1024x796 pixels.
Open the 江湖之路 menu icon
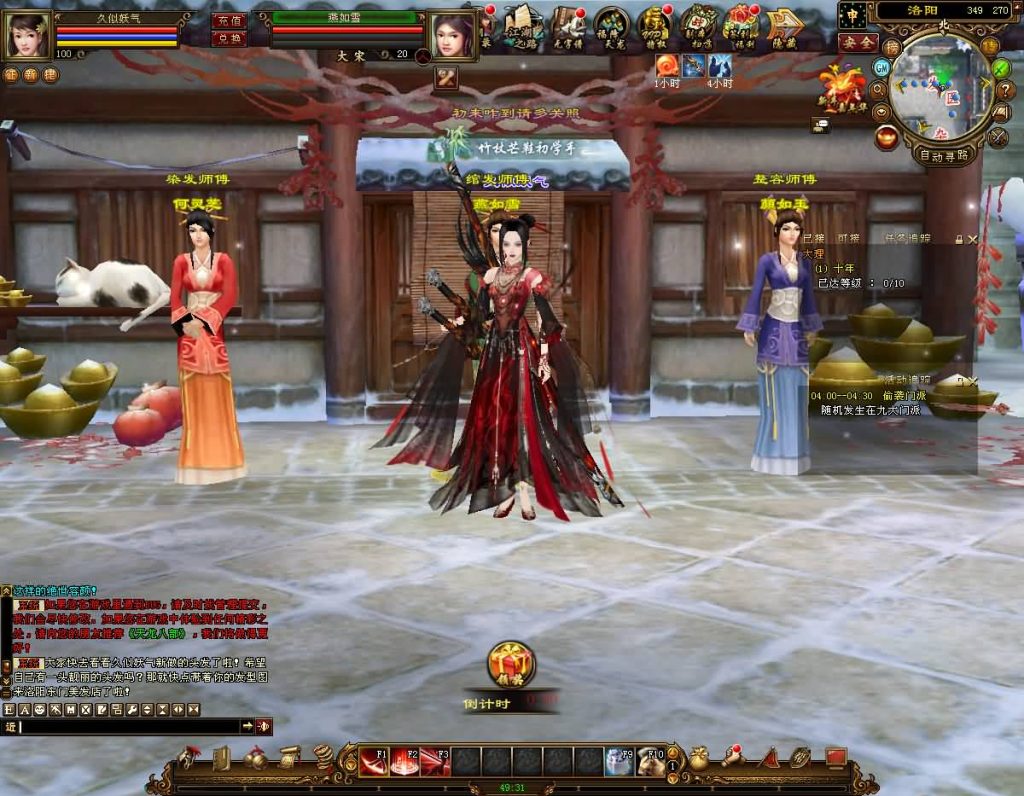click(x=523, y=25)
